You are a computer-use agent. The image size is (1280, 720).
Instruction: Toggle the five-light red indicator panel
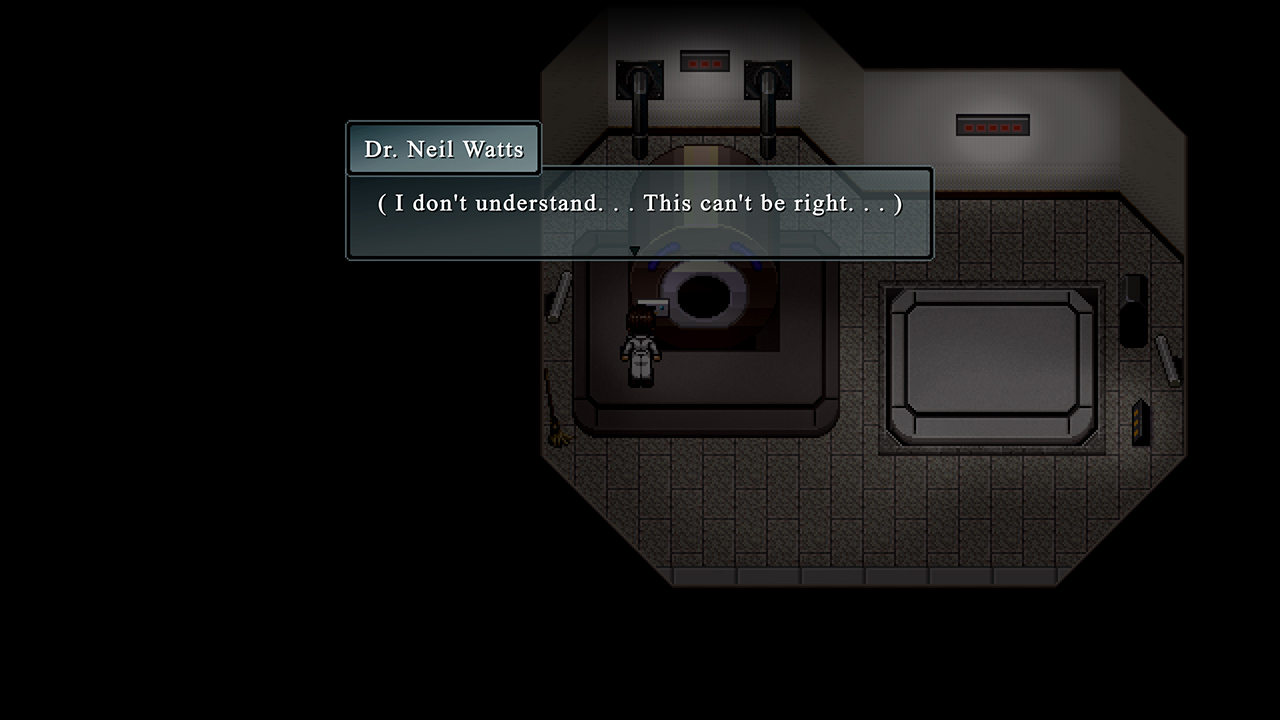(992, 125)
